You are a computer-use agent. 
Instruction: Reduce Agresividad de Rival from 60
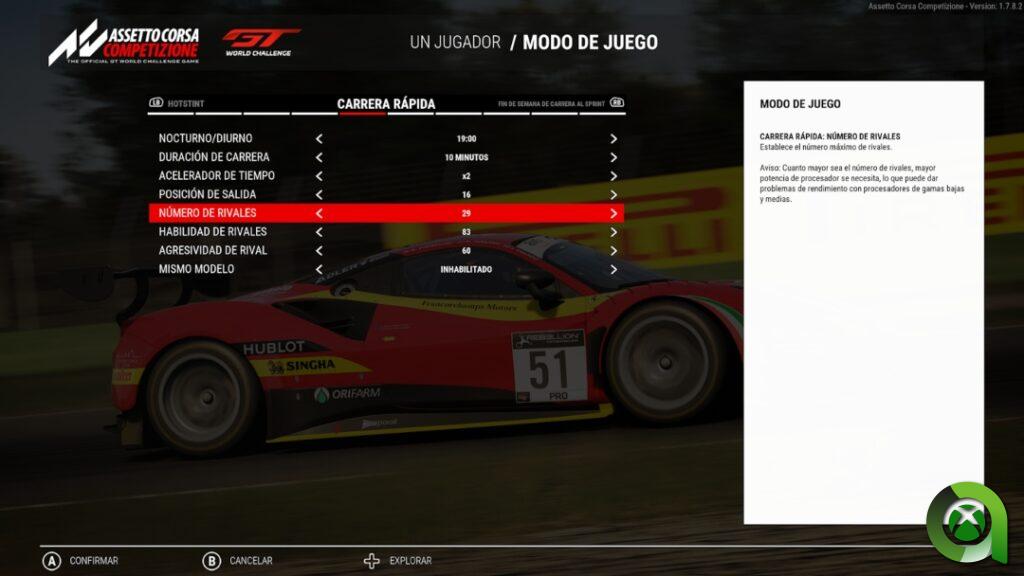click(319, 250)
